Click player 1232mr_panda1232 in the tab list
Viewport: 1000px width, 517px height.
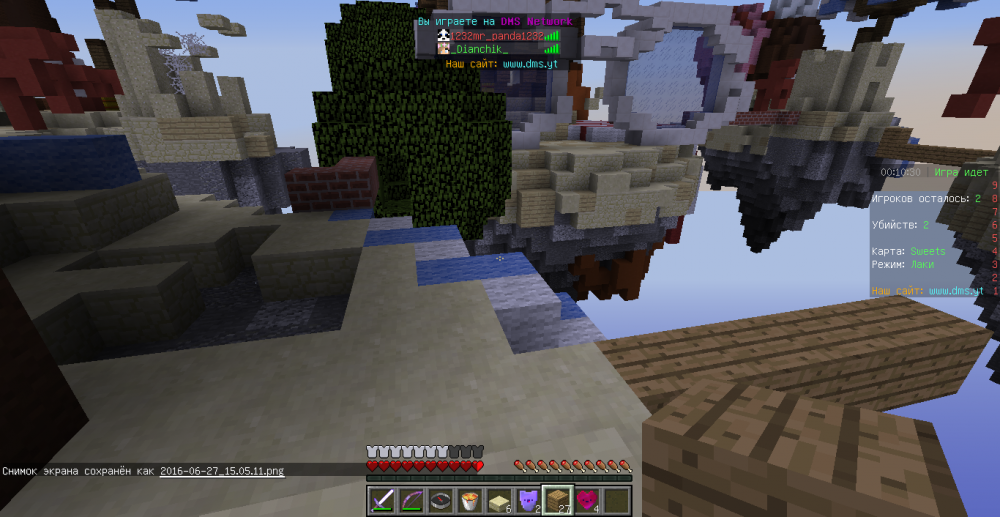click(495, 35)
